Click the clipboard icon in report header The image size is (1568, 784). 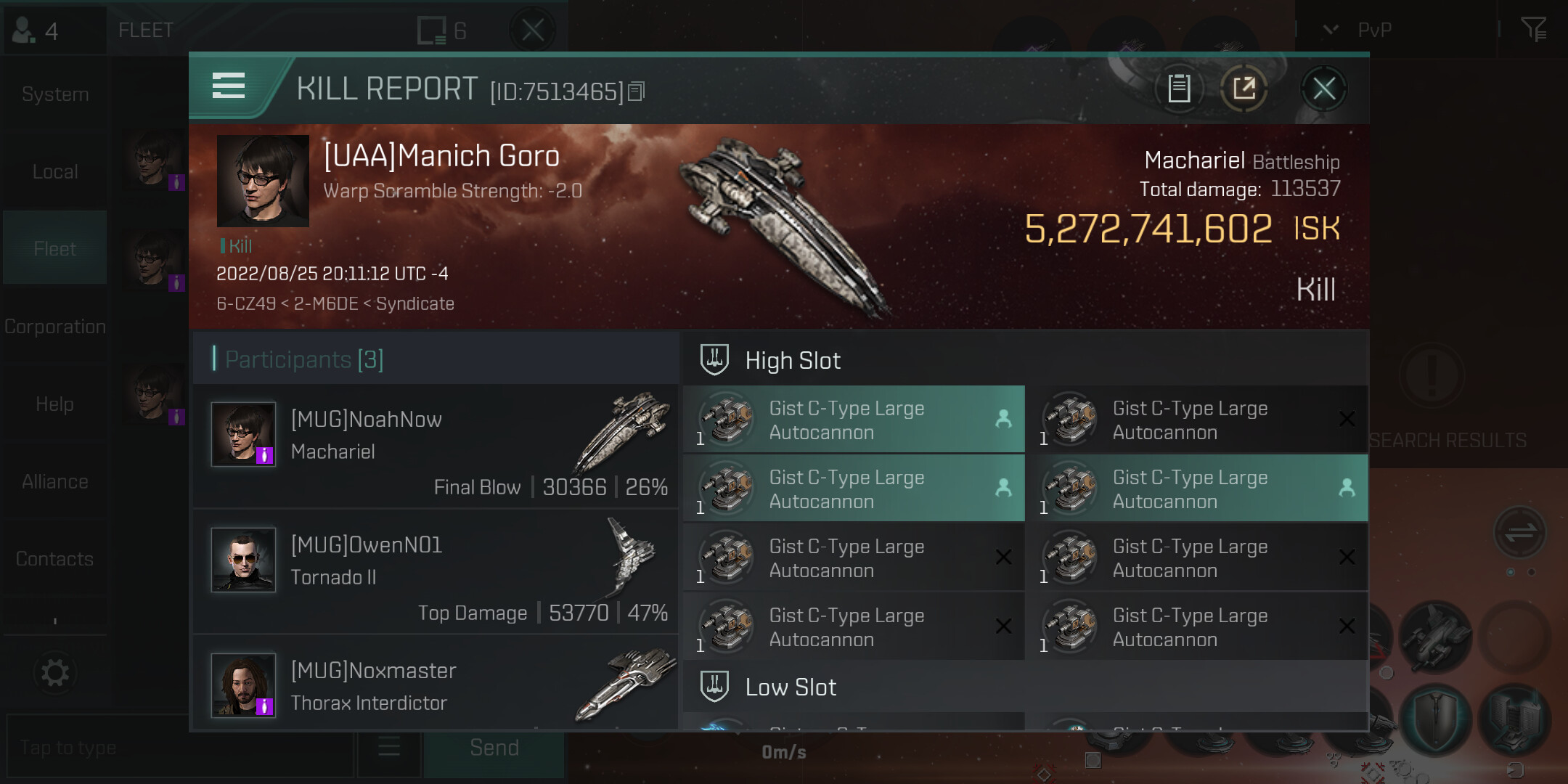[1179, 89]
